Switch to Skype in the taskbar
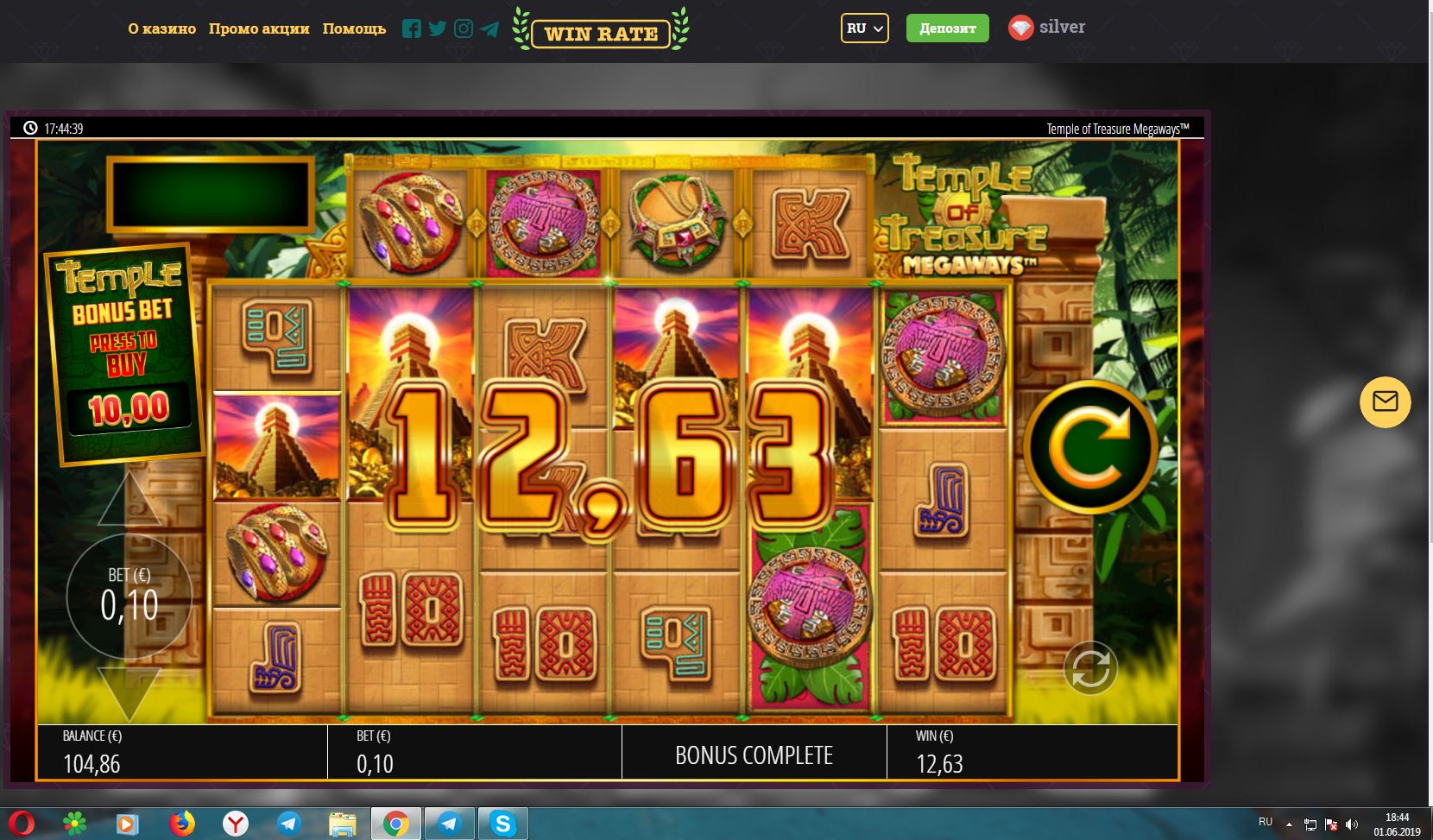 pyautogui.click(x=502, y=824)
